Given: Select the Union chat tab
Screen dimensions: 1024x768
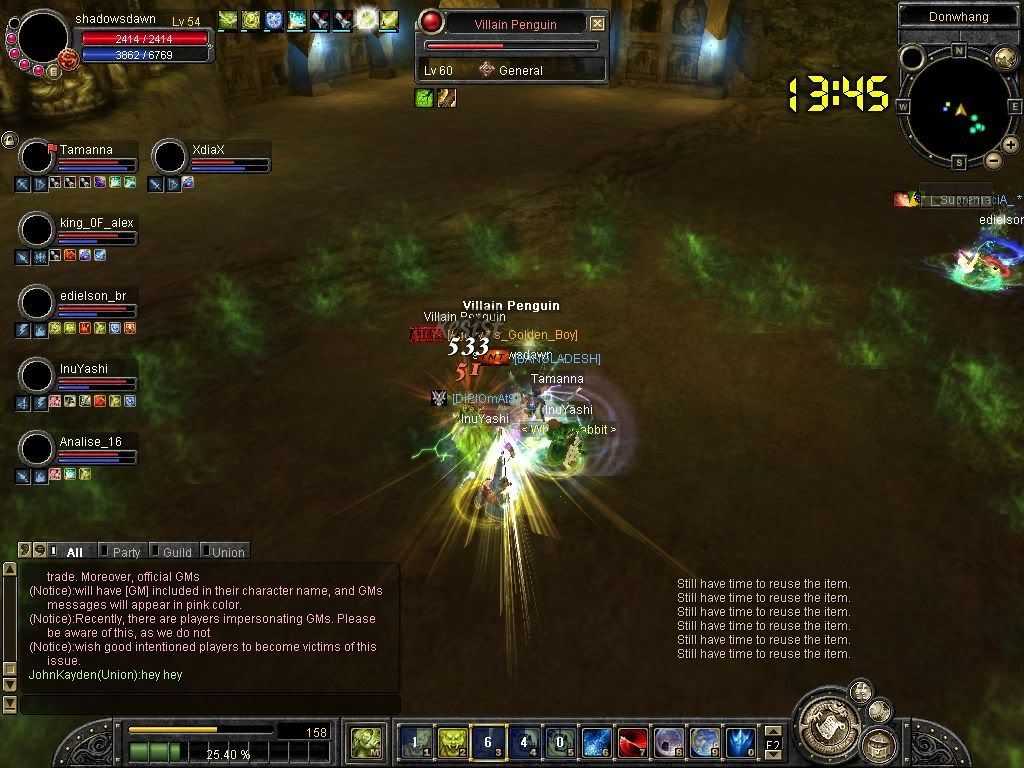Looking at the screenshot, I should [227, 552].
